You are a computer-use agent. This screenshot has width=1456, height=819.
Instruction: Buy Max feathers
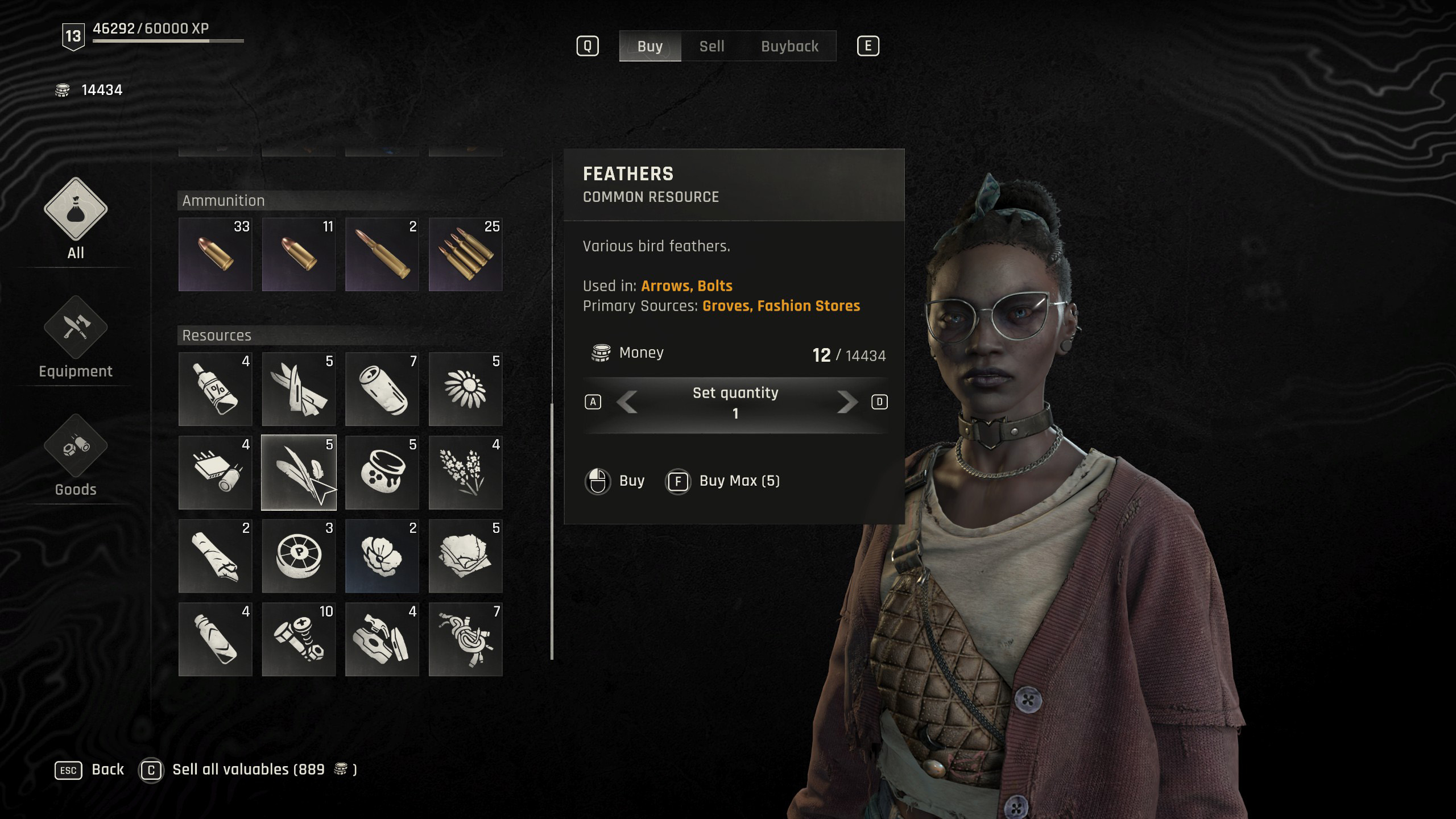(723, 481)
